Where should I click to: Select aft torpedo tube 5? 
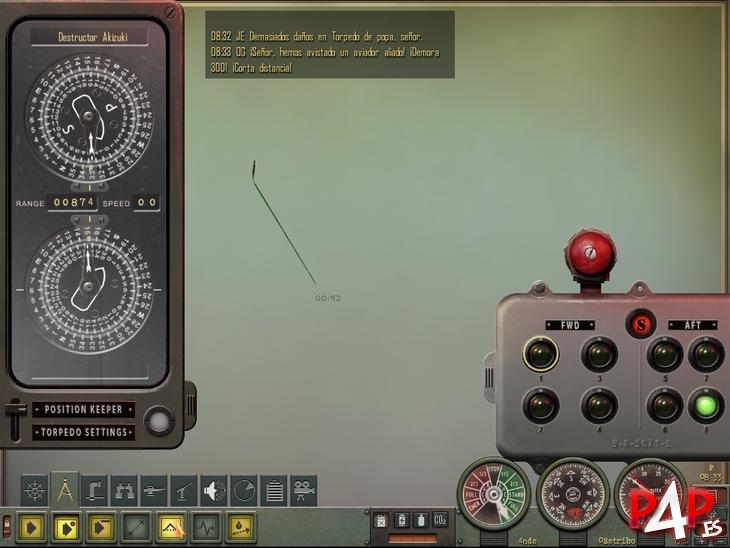[664, 353]
